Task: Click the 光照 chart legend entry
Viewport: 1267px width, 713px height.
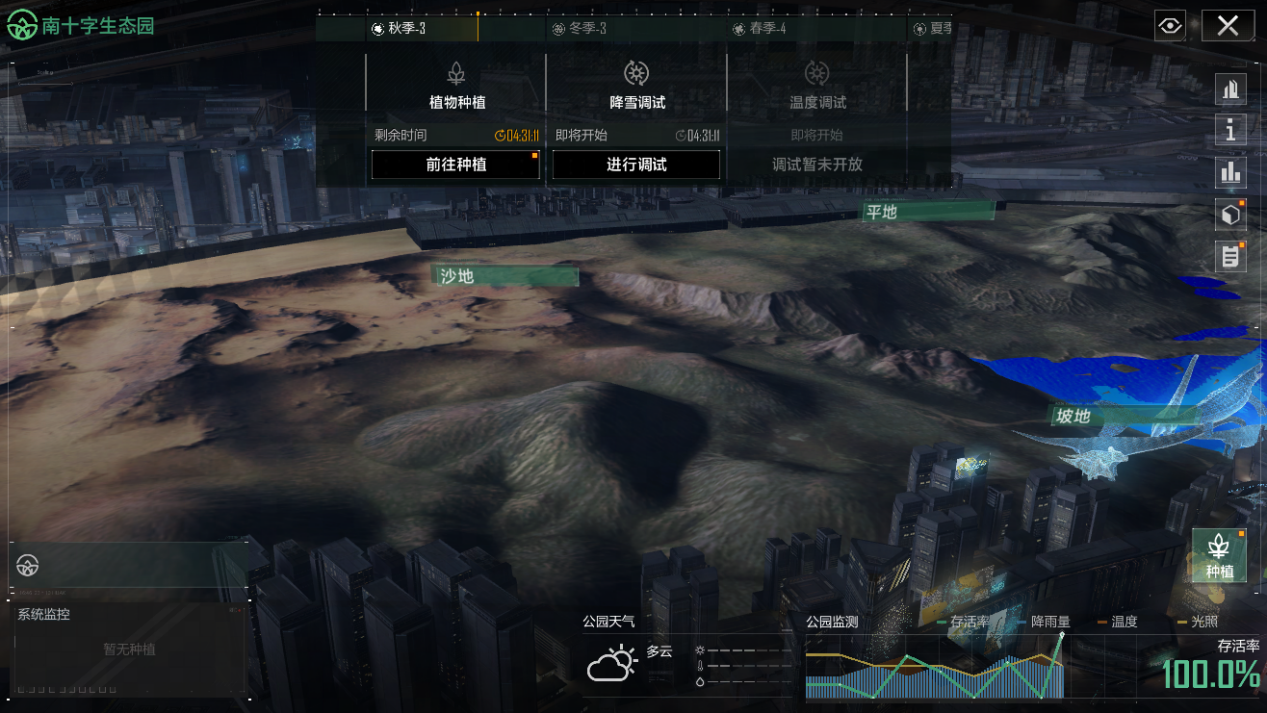Action: pos(1203,622)
